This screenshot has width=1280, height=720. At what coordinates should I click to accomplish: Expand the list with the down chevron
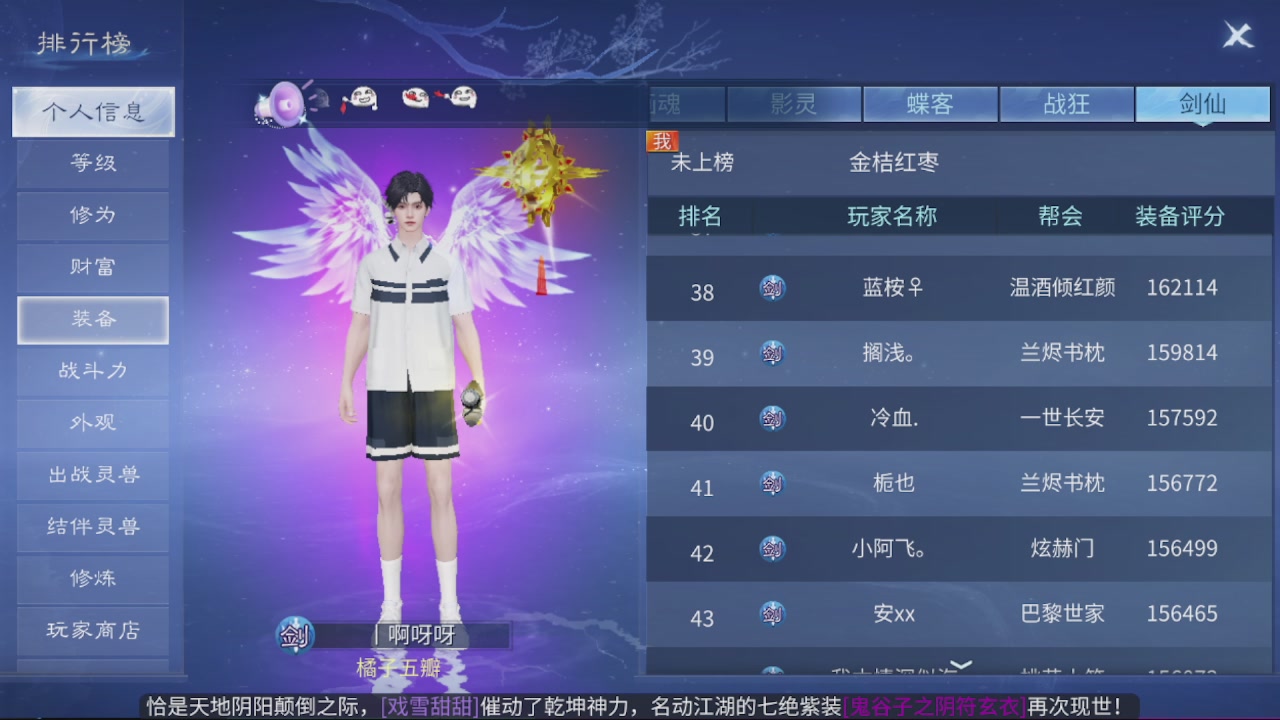click(963, 663)
